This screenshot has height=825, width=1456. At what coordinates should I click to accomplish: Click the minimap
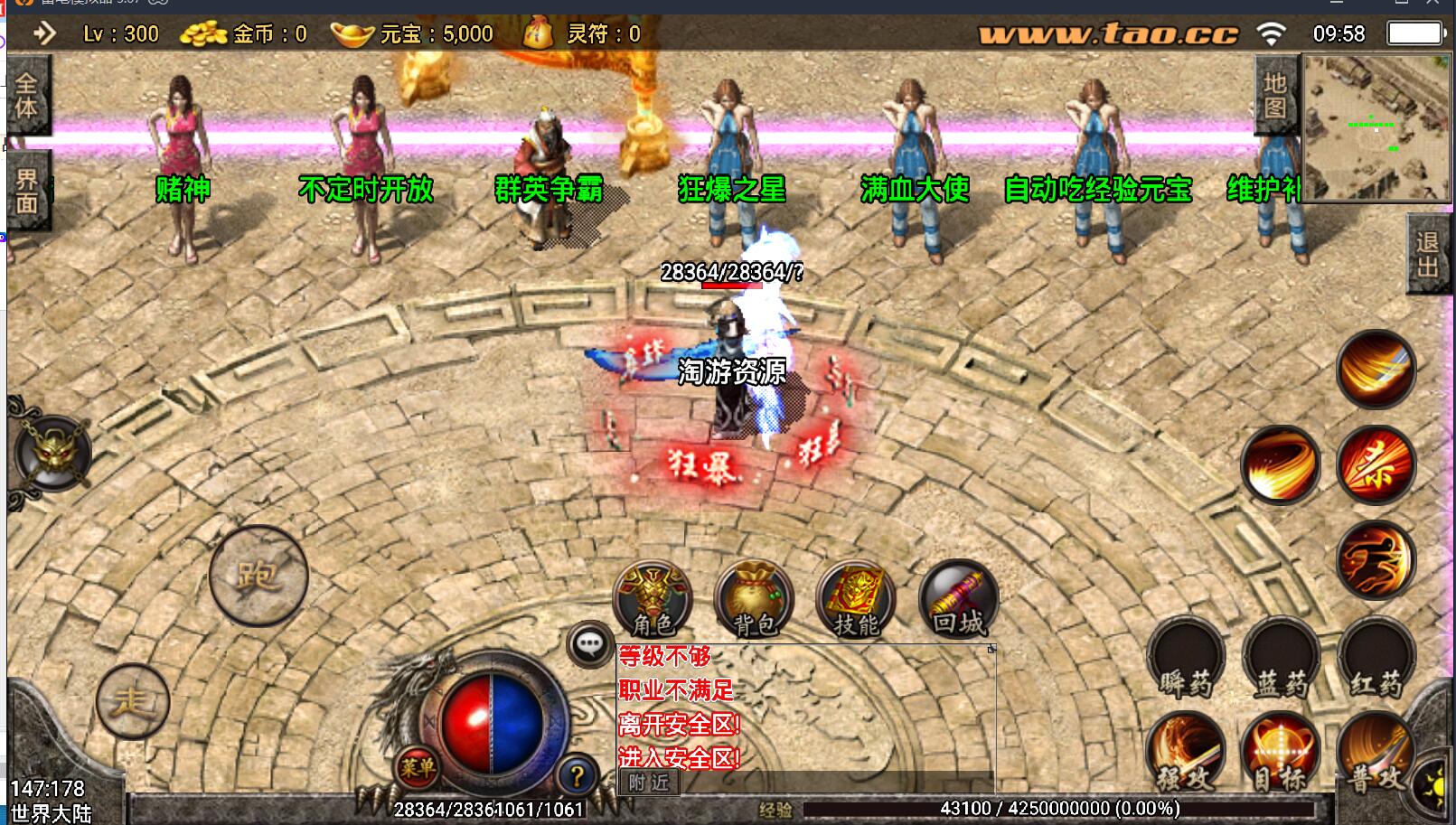(x=1376, y=127)
